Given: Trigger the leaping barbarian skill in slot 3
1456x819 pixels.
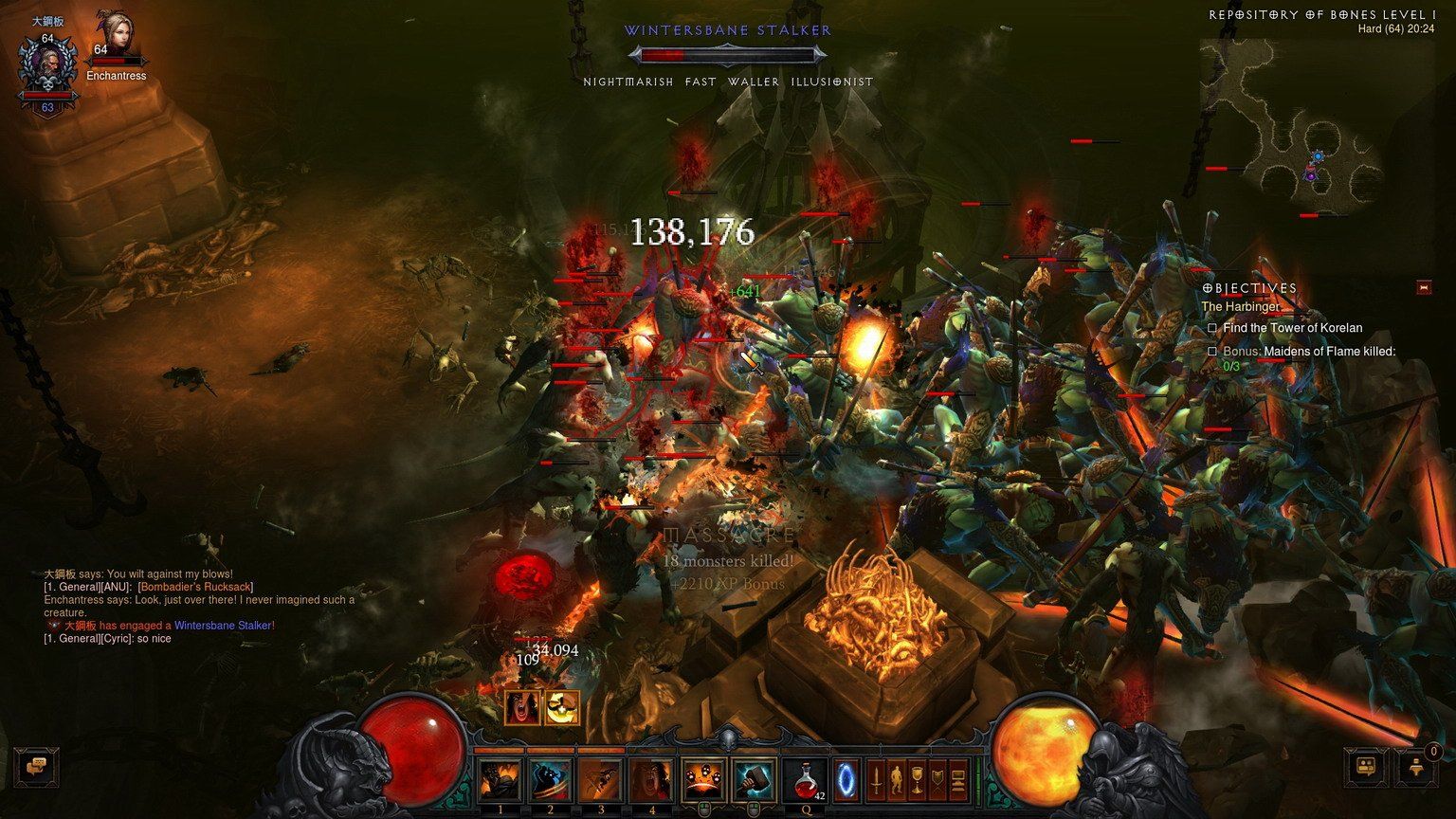Looking at the screenshot, I should [601, 780].
